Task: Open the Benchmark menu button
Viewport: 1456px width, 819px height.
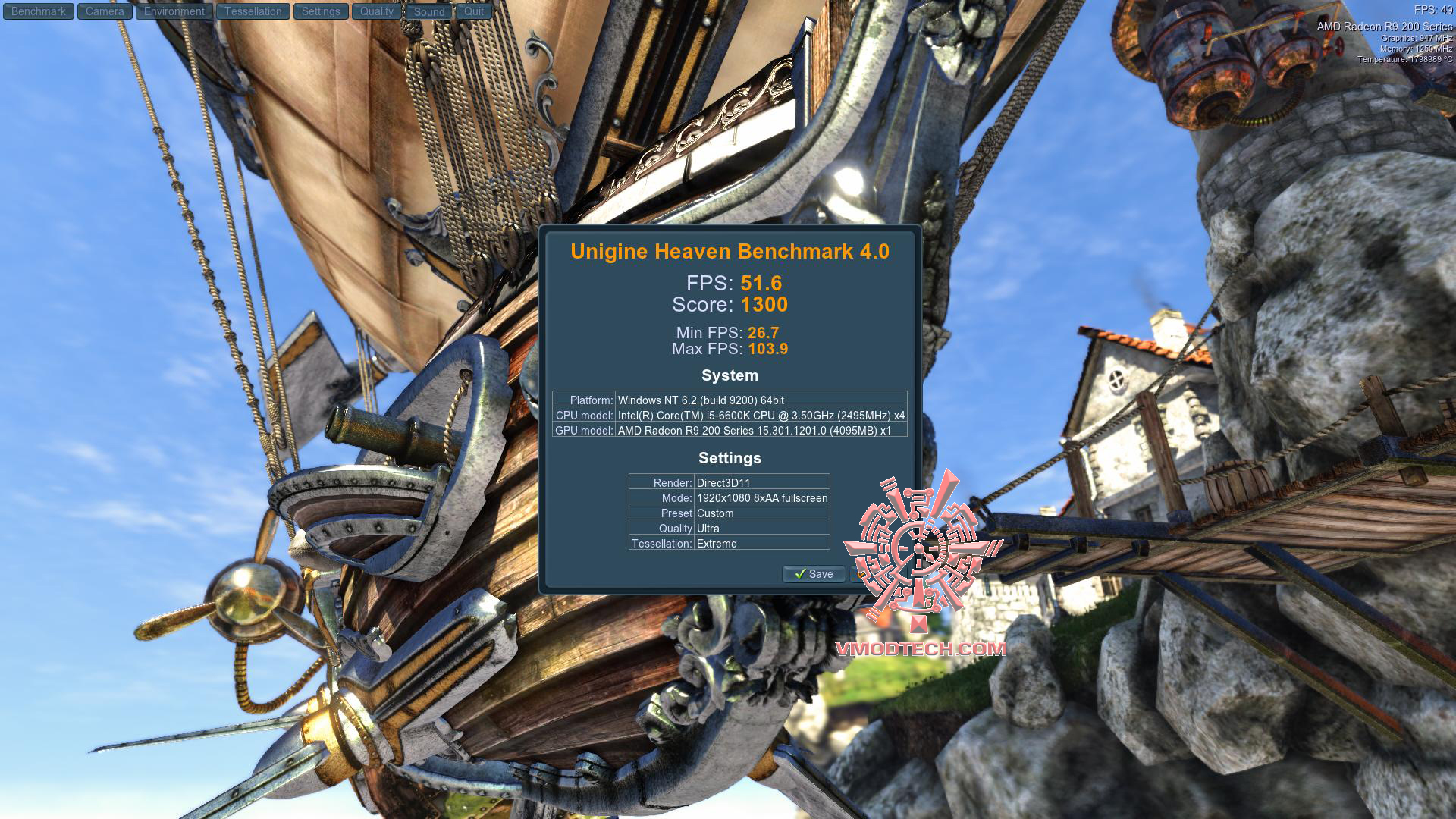Action: click(x=39, y=11)
